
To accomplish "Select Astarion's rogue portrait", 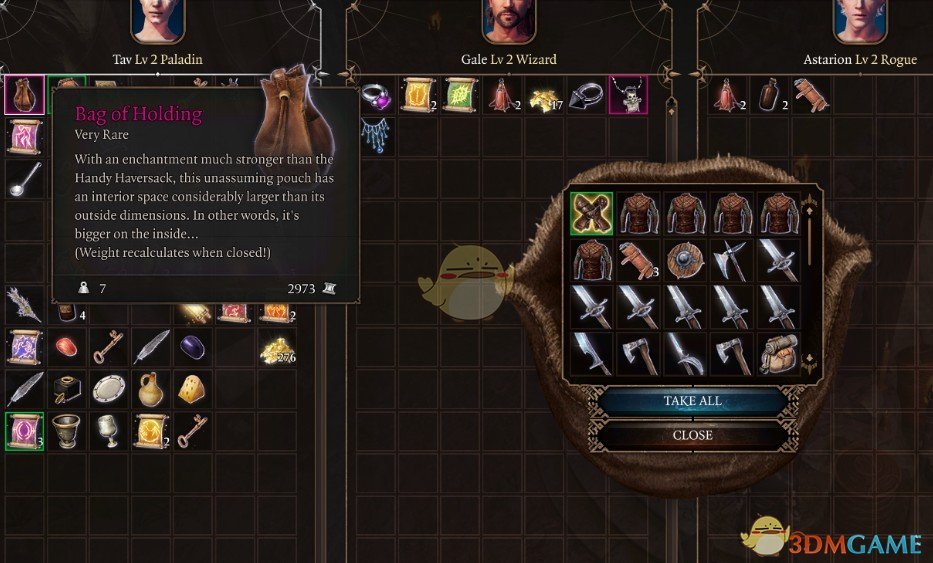I will pos(860,21).
